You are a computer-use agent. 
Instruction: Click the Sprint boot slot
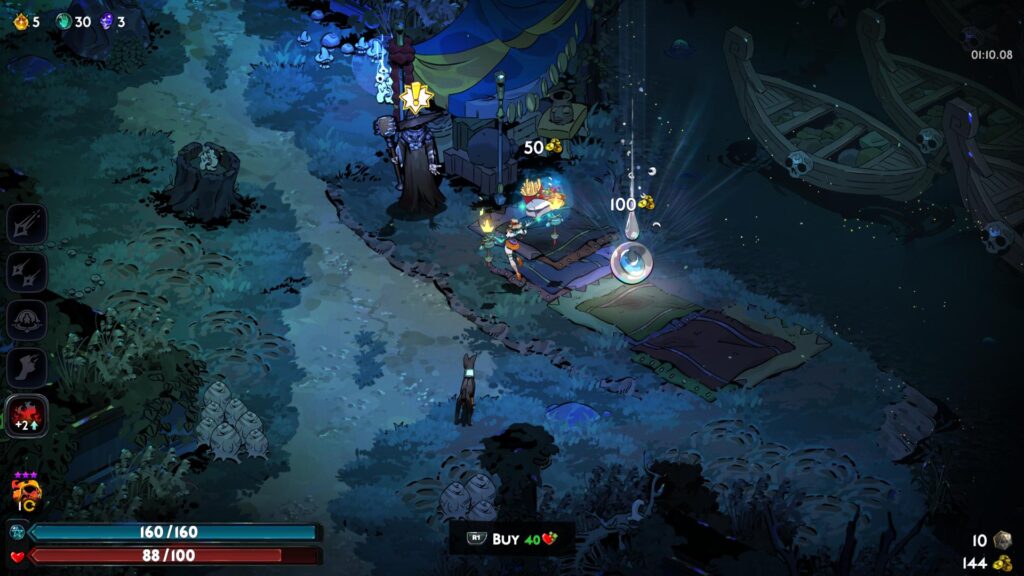tap(26, 368)
